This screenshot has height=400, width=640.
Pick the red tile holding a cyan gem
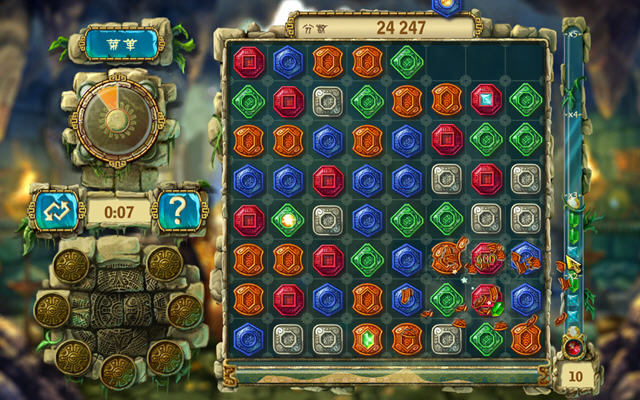[485, 98]
